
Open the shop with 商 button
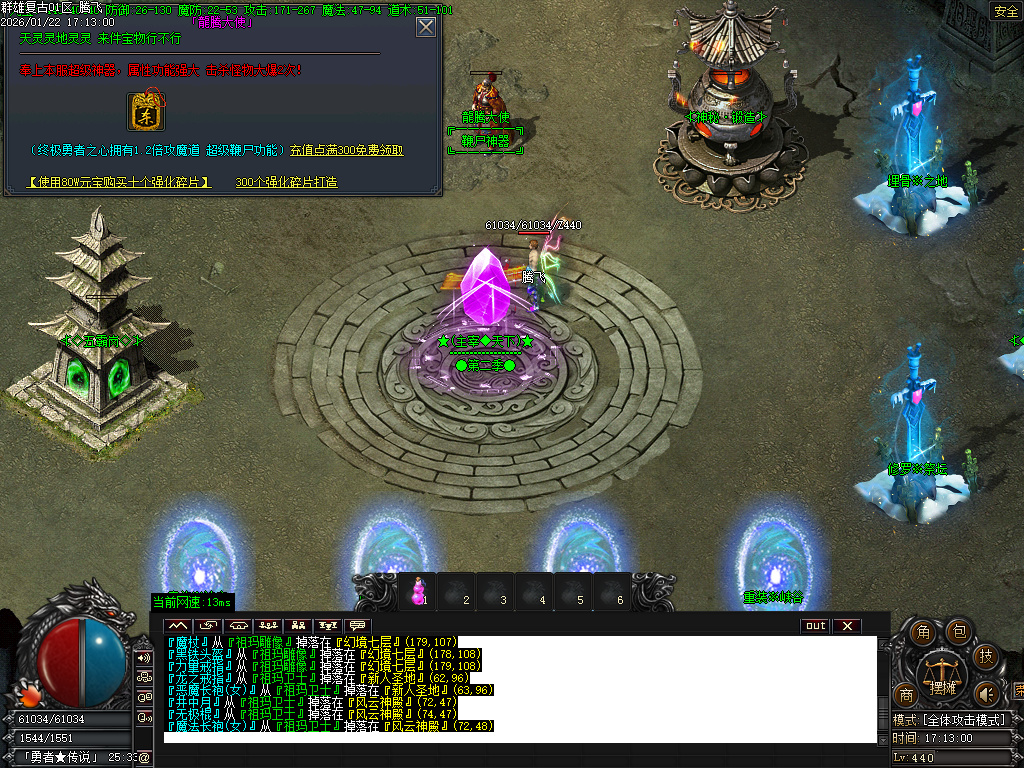click(x=906, y=695)
